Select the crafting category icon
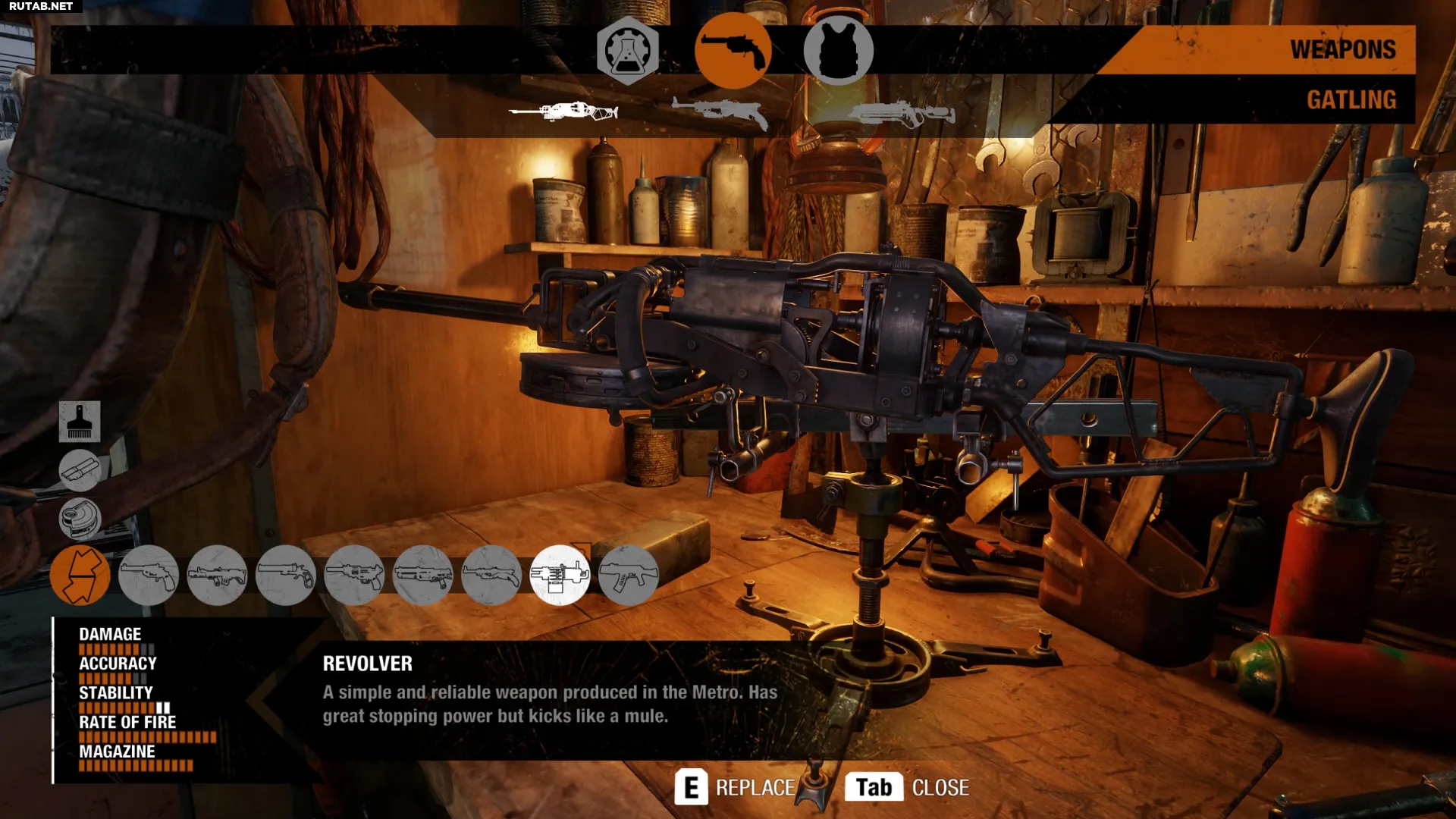The width and height of the screenshot is (1456, 819). click(627, 50)
